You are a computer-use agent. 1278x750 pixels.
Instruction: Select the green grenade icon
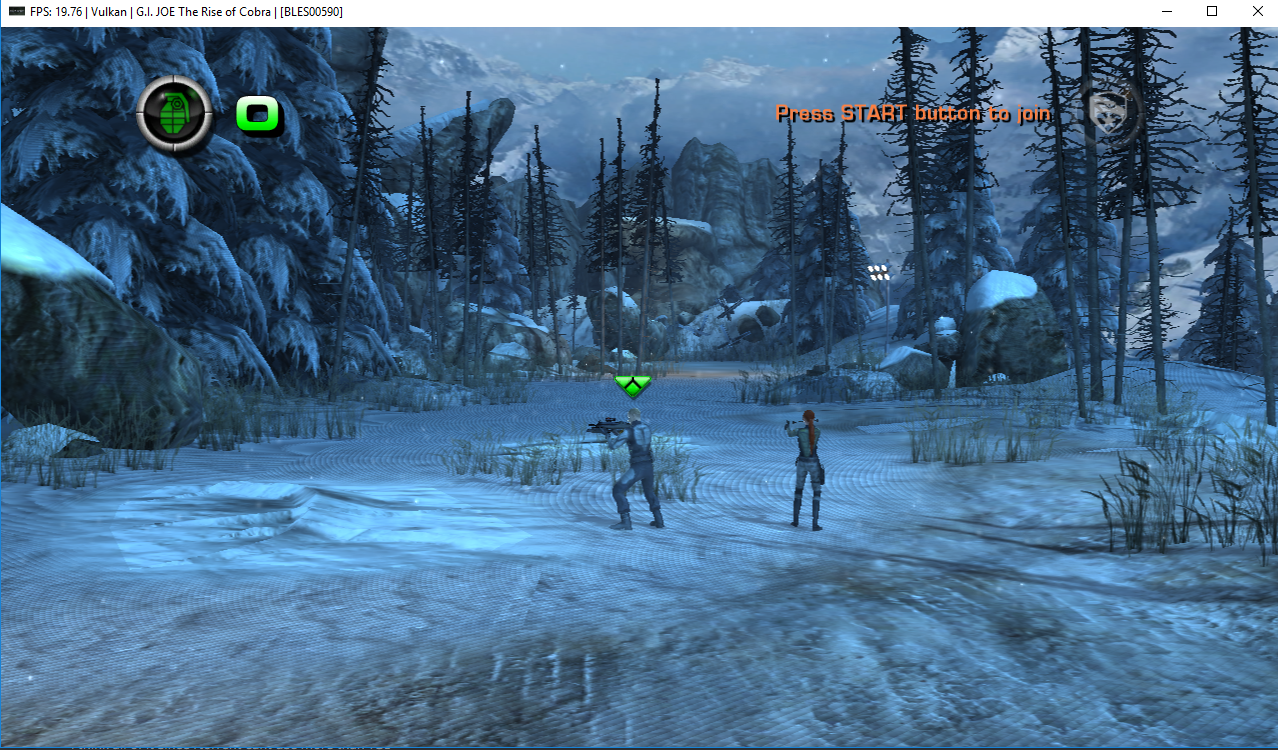[x=174, y=113]
